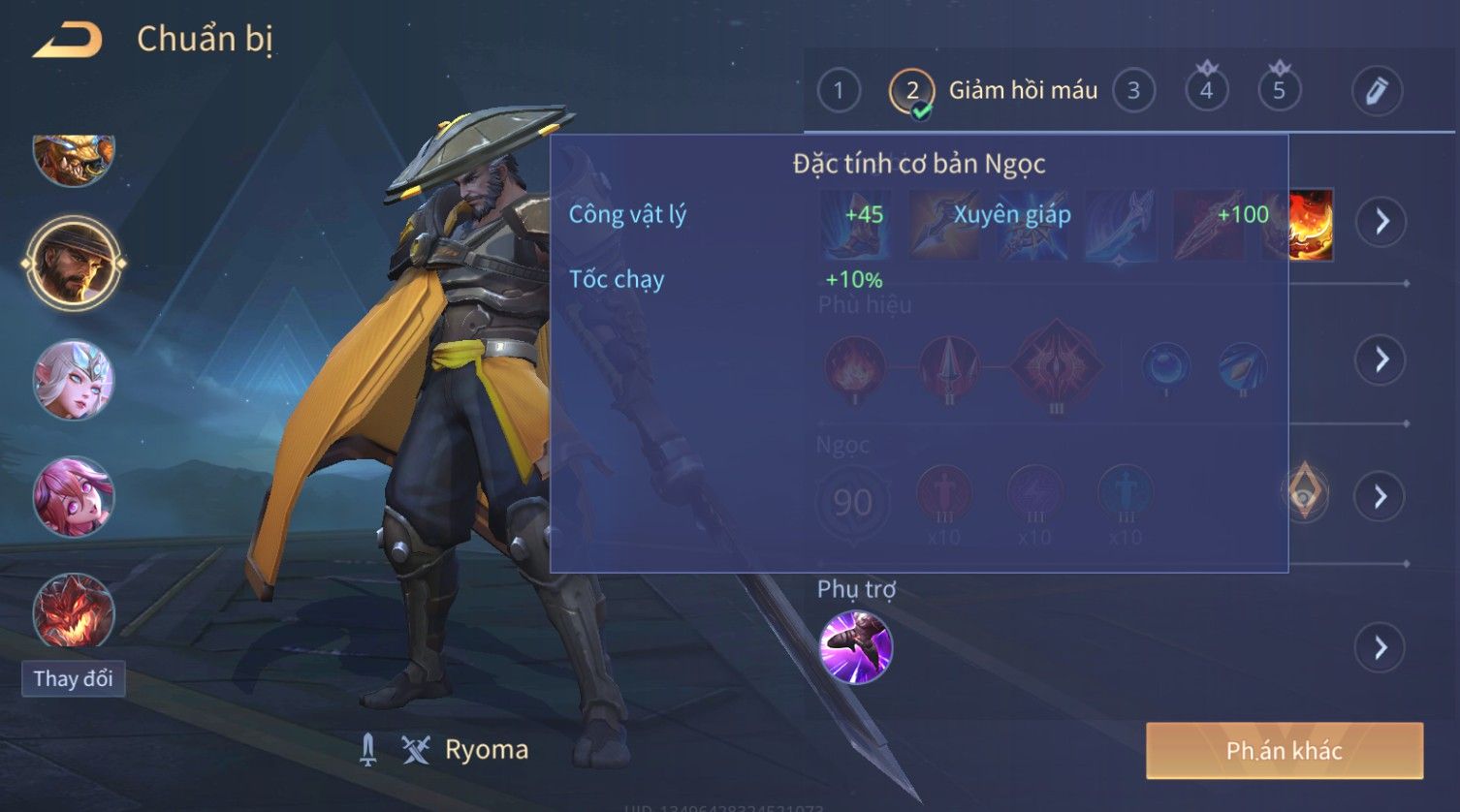
Task: Click the Thay đổi button
Action: (x=73, y=678)
